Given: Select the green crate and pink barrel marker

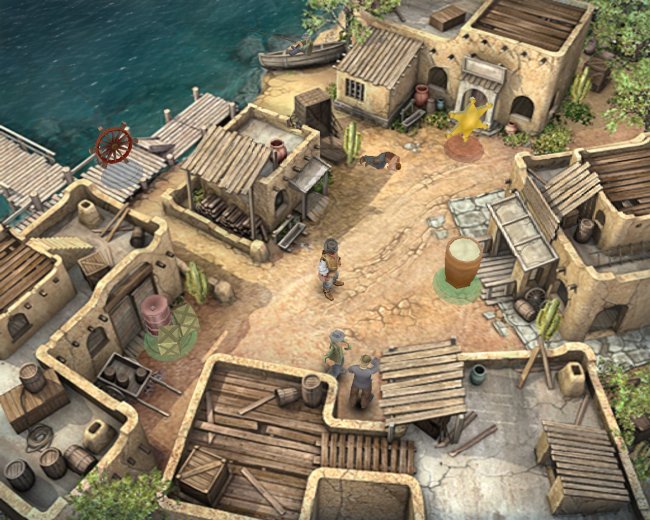Looking at the screenshot, I should point(167,326).
